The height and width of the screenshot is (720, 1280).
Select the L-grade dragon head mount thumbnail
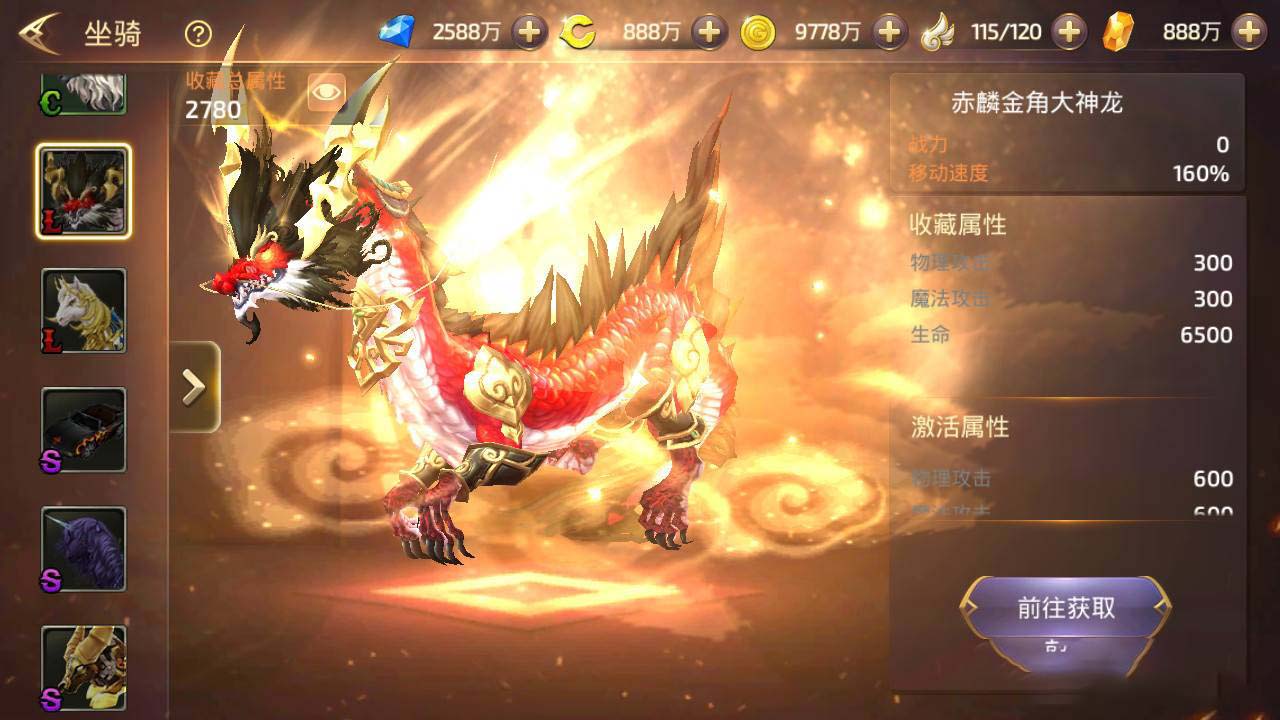click(84, 190)
